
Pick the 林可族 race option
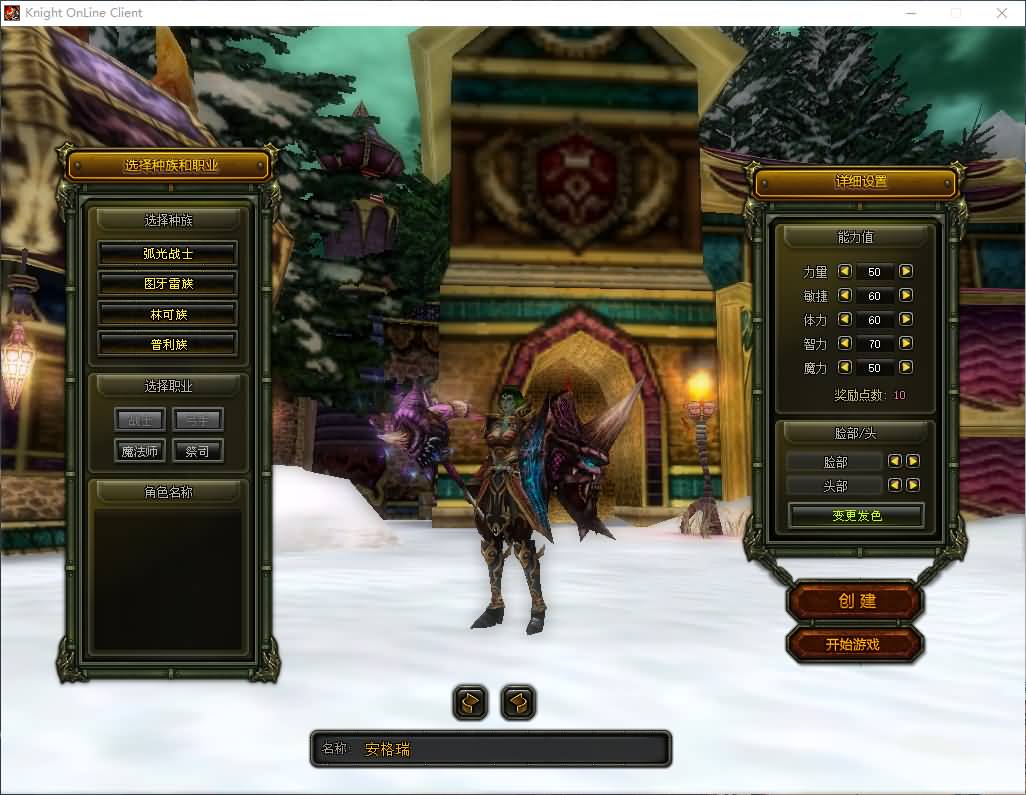click(x=167, y=314)
